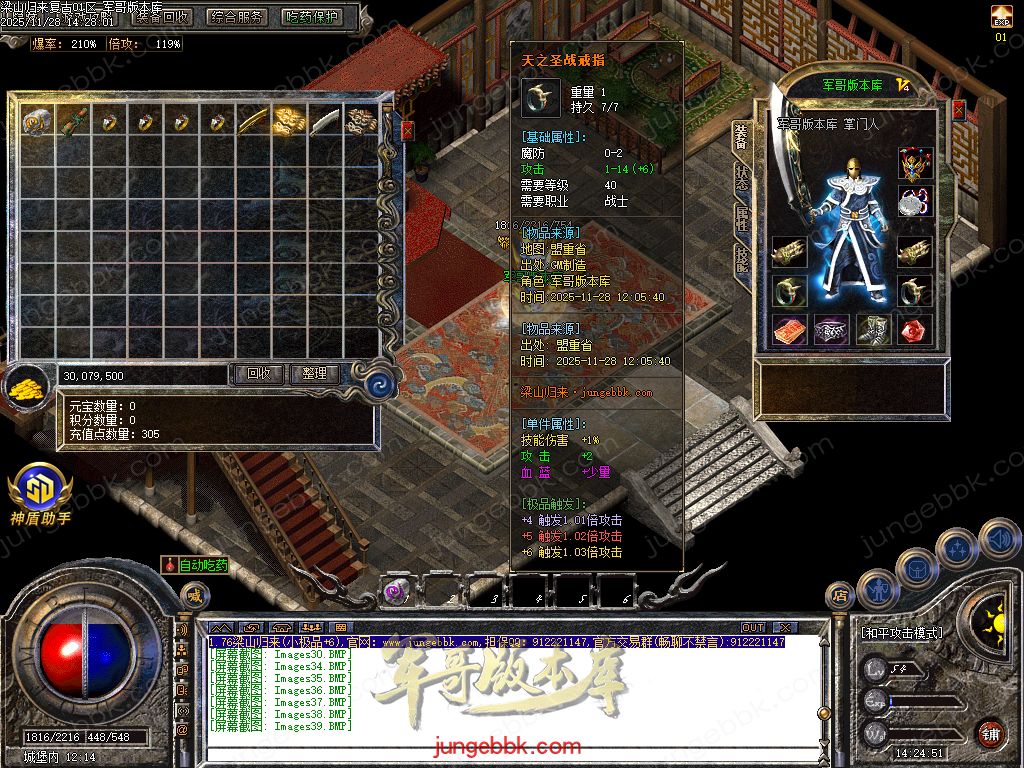This screenshot has height=768, width=1024.
Task: Select the equipped red gem slot
Action: (915, 330)
